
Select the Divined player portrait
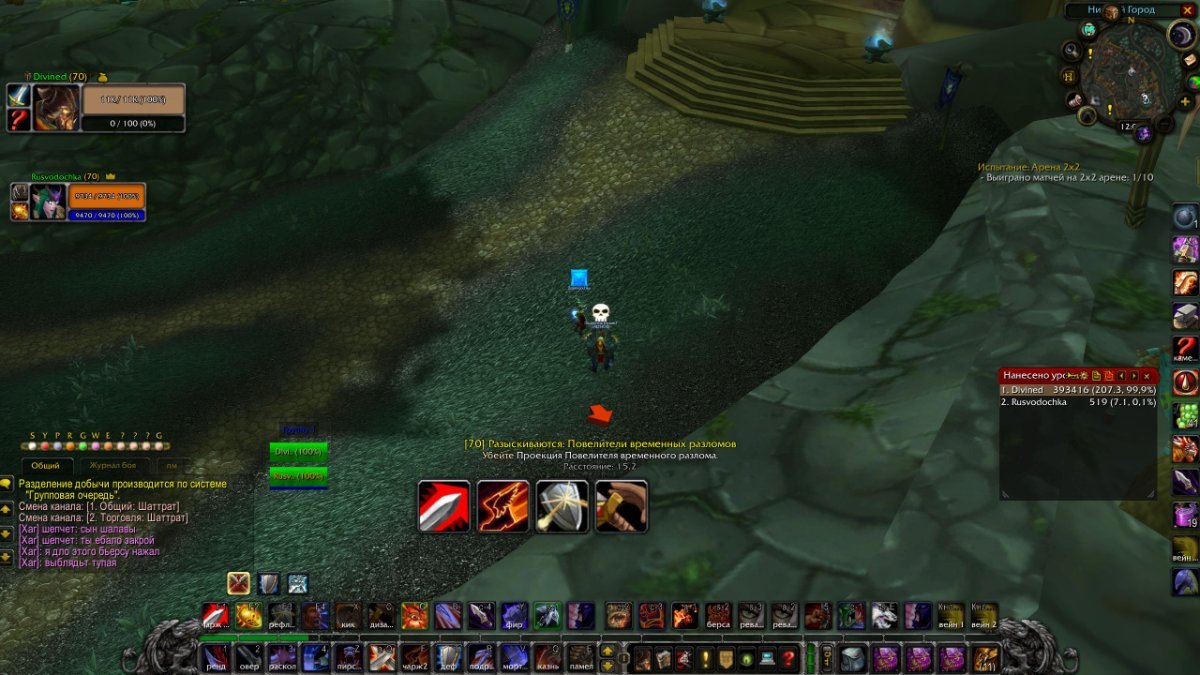click(x=56, y=108)
